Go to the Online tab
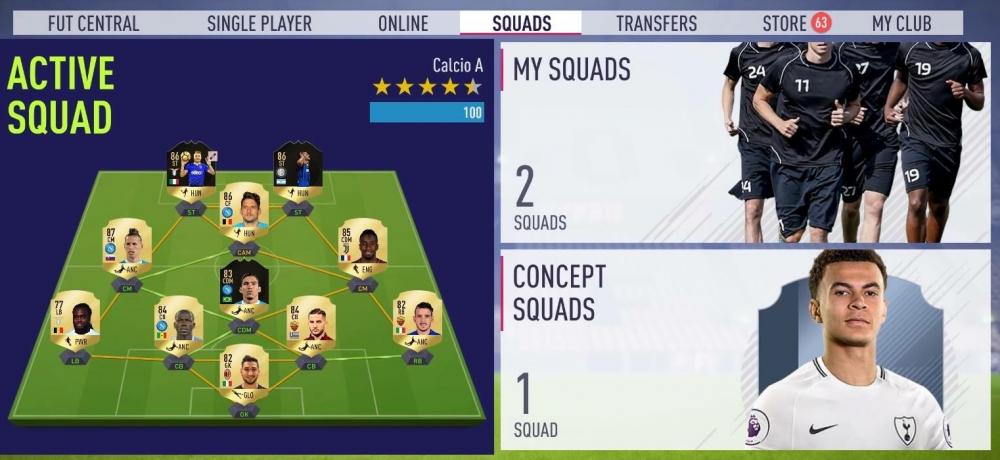The height and width of the screenshot is (460, 1000). [x=403, y=23]
